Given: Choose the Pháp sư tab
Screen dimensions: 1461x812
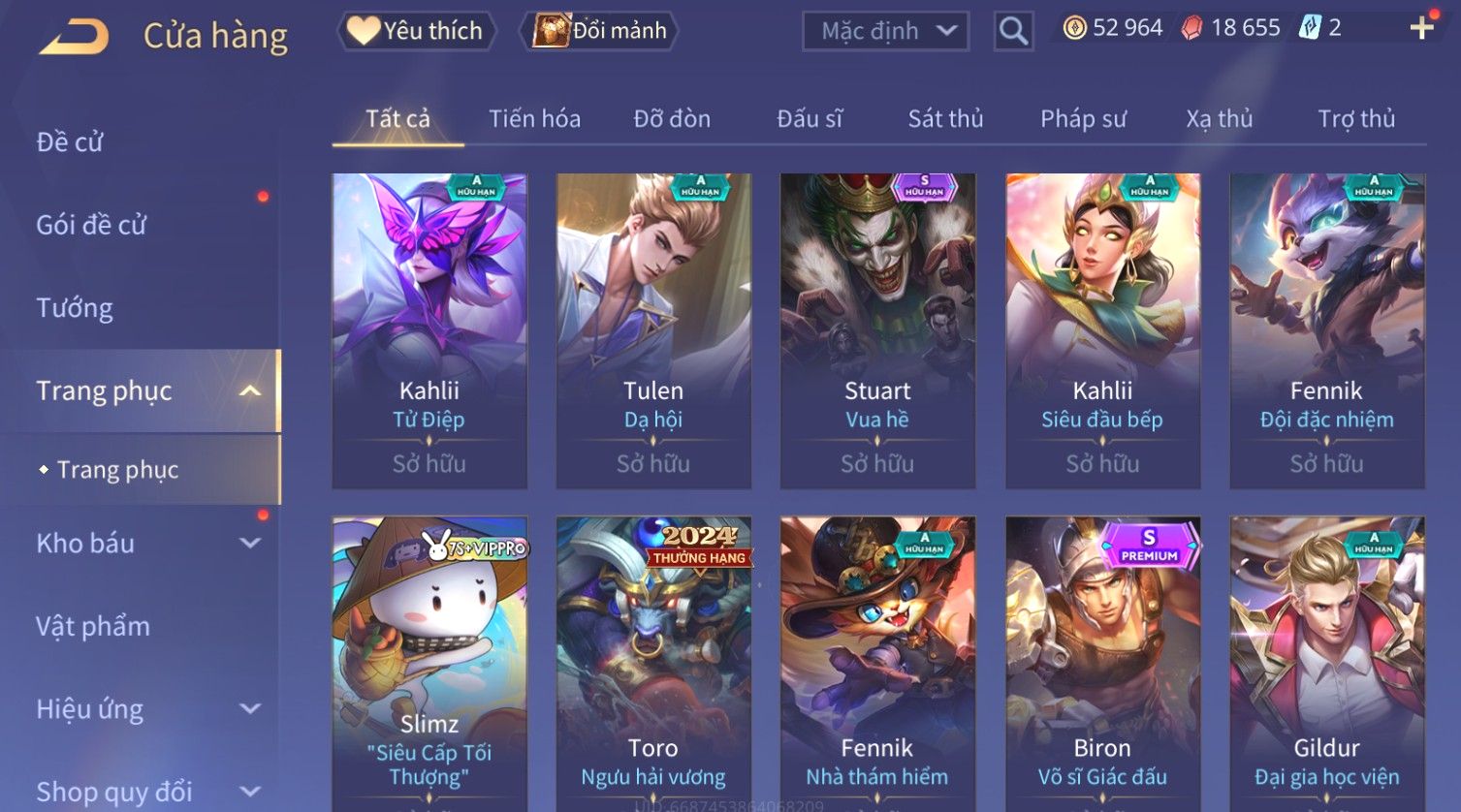Looking at the screenshot, I should (1083, 119).
